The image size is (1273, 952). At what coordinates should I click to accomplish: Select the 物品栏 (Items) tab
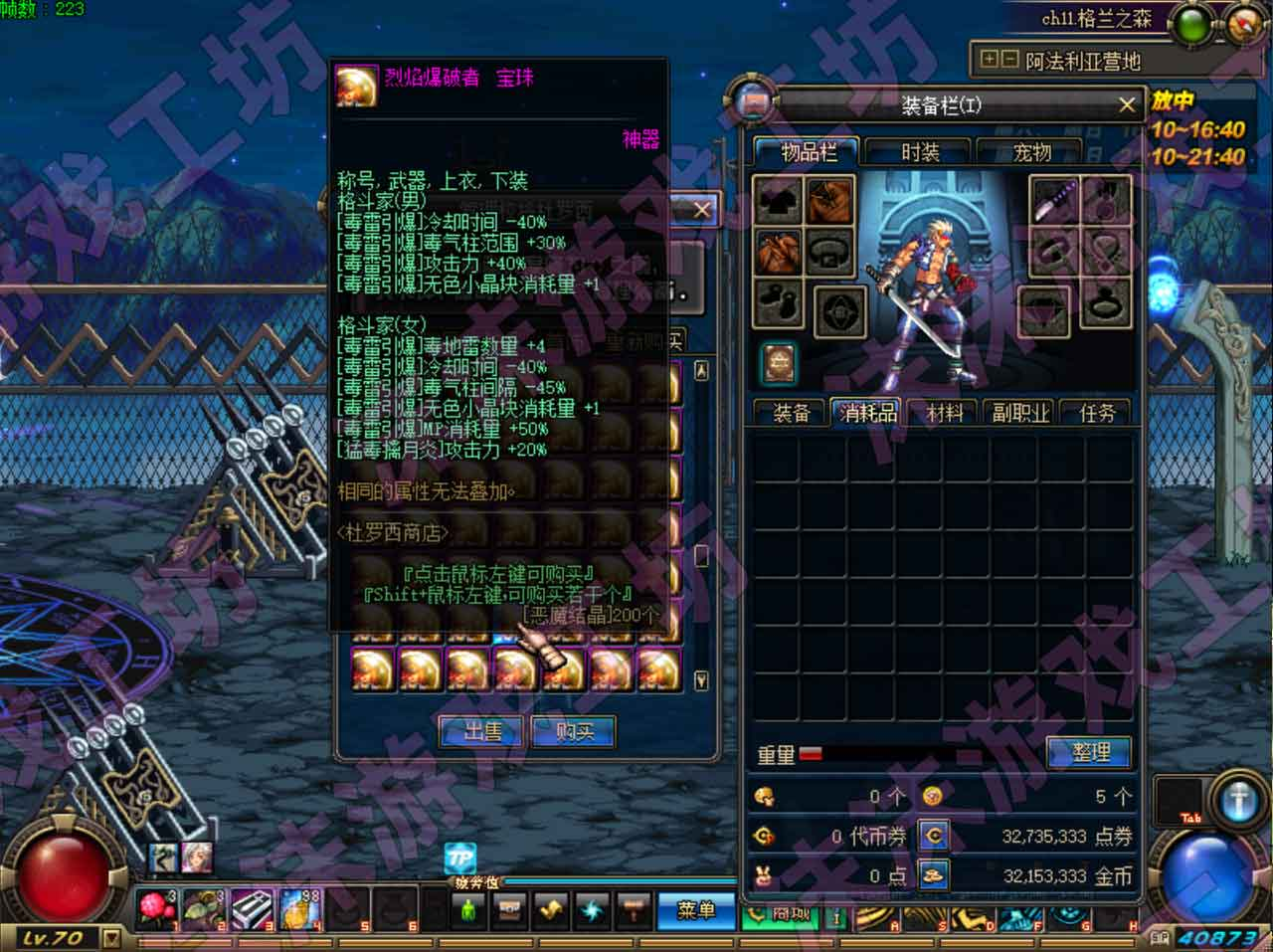pyautogui.click(x=808, y=152)
